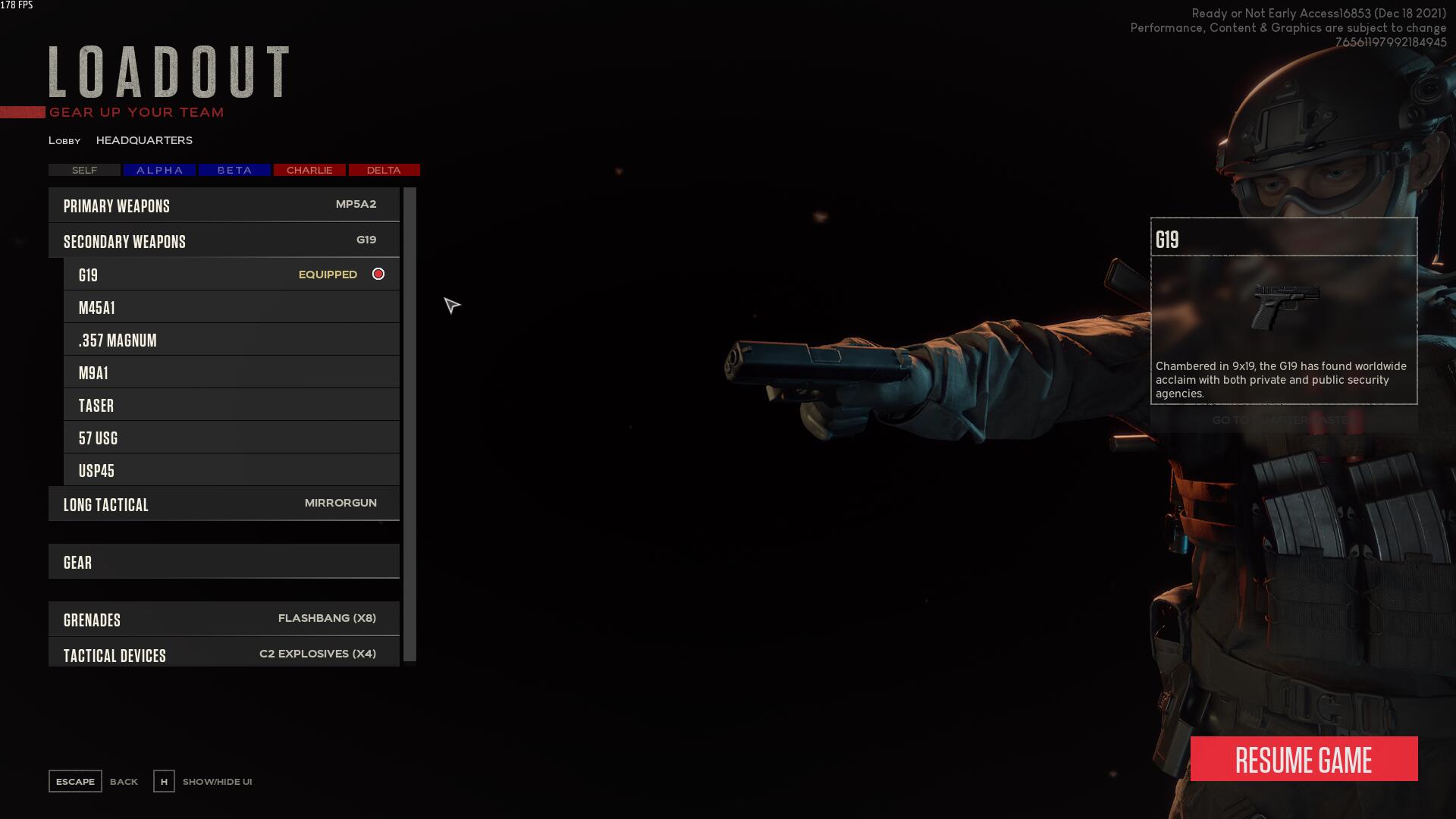The height and width of the screenshot is (819, 1456).
Task: Resume the game with the red button
Action: click(1304, 759)
